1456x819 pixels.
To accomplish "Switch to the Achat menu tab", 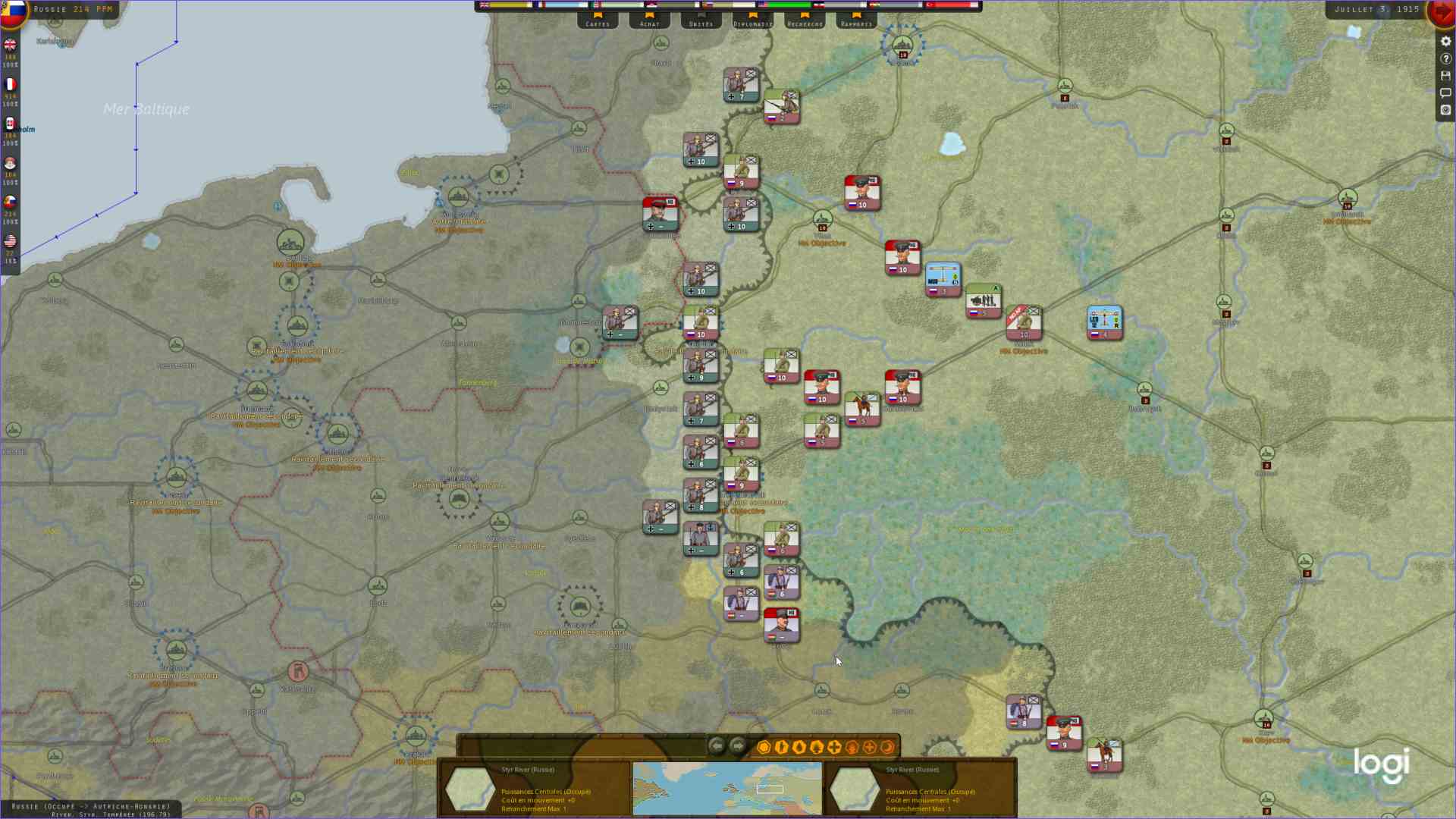I will (x=649, y=23).
